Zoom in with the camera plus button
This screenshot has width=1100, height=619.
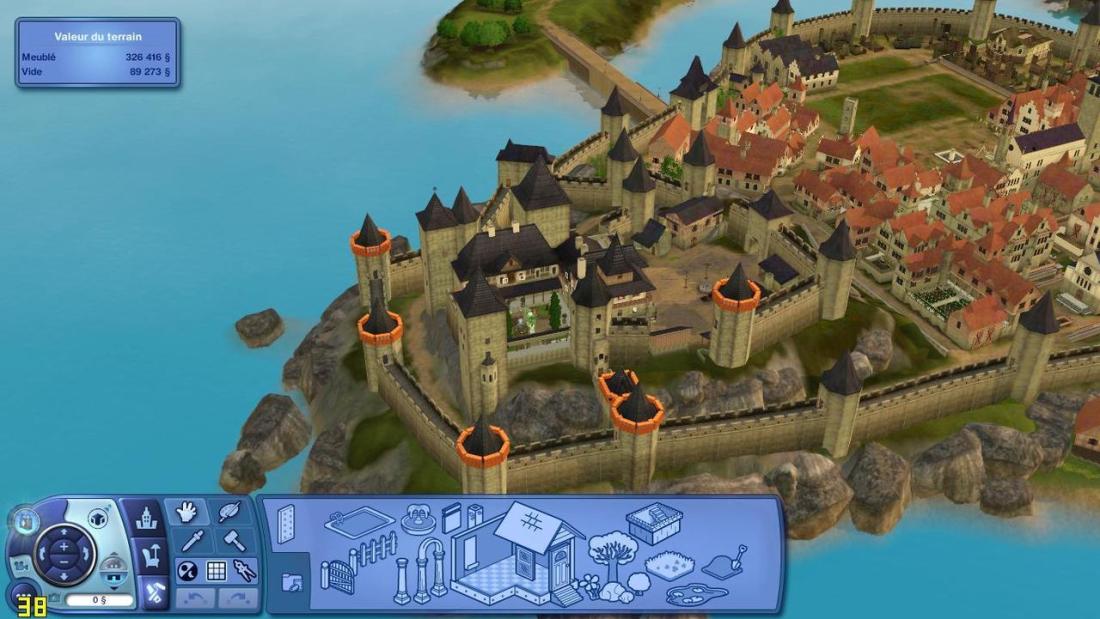pyautogui.click(x=64, y=546)
